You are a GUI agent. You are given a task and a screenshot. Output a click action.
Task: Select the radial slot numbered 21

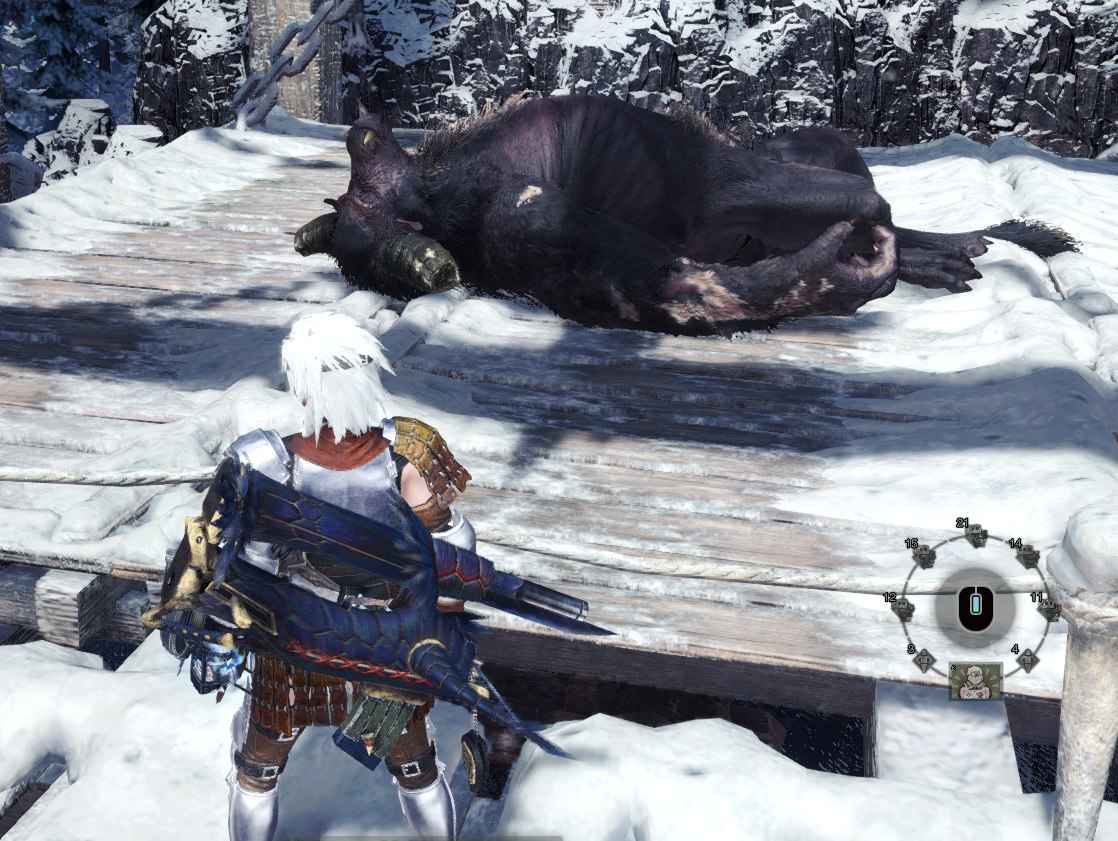[x=976, y=536]
